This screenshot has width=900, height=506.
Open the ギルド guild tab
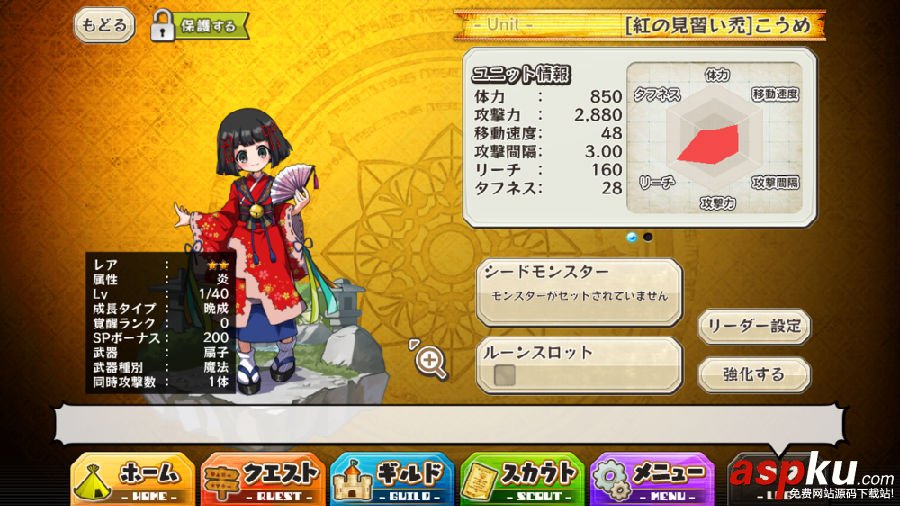393,478
